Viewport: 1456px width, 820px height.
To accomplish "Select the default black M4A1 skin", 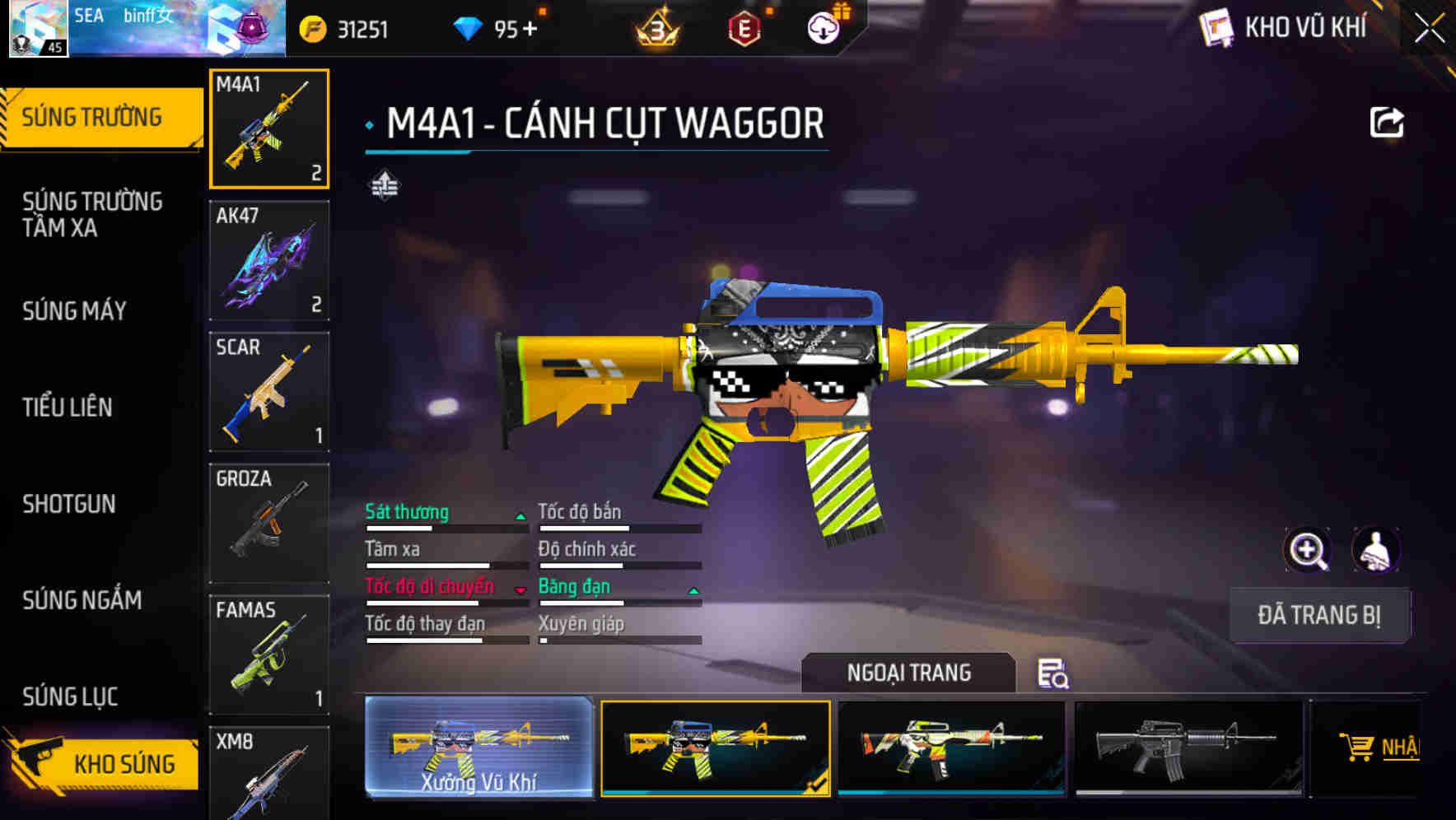I will [x=1188, y=748].
